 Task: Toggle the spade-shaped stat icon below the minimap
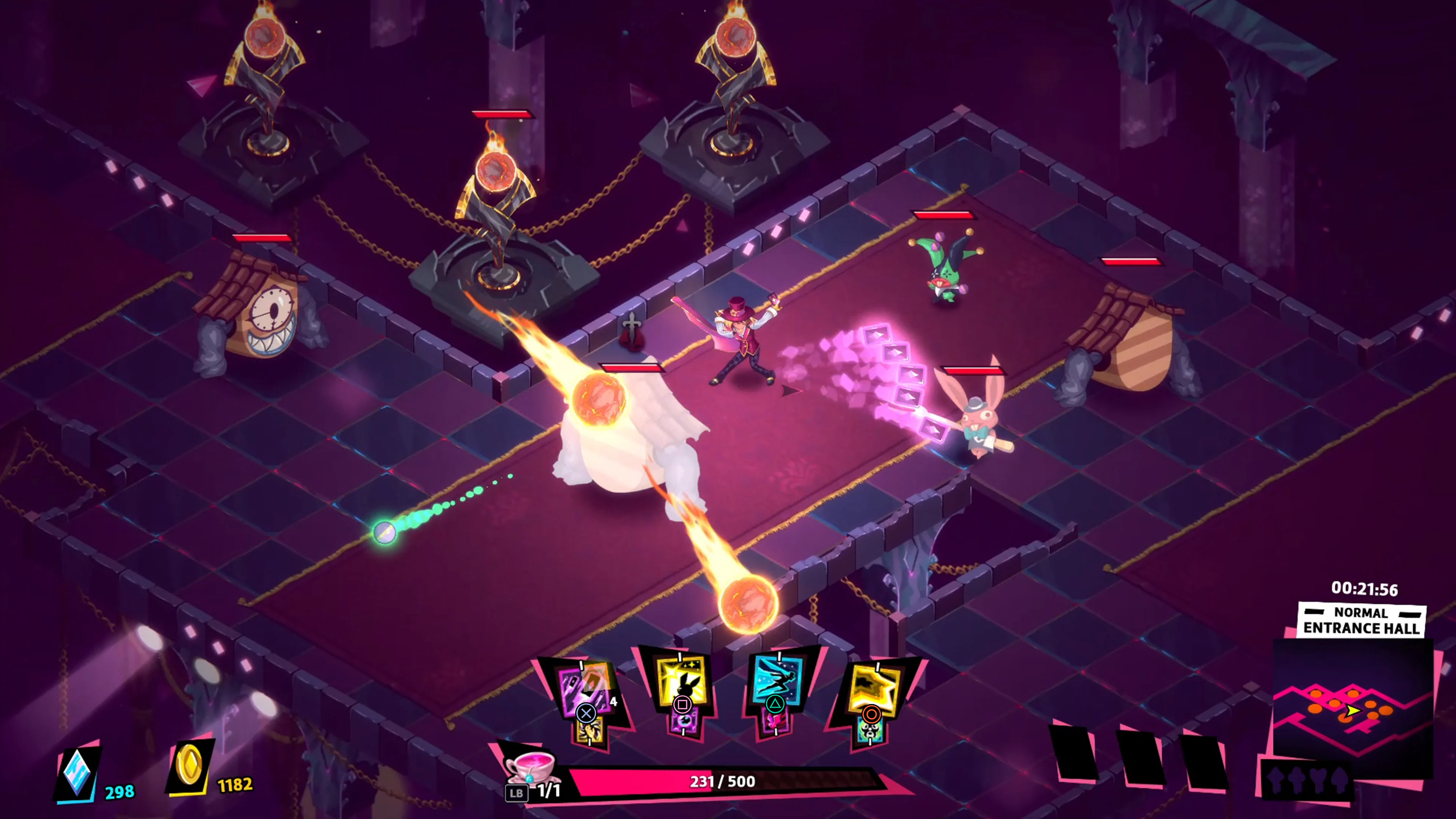coord(1340,780)
